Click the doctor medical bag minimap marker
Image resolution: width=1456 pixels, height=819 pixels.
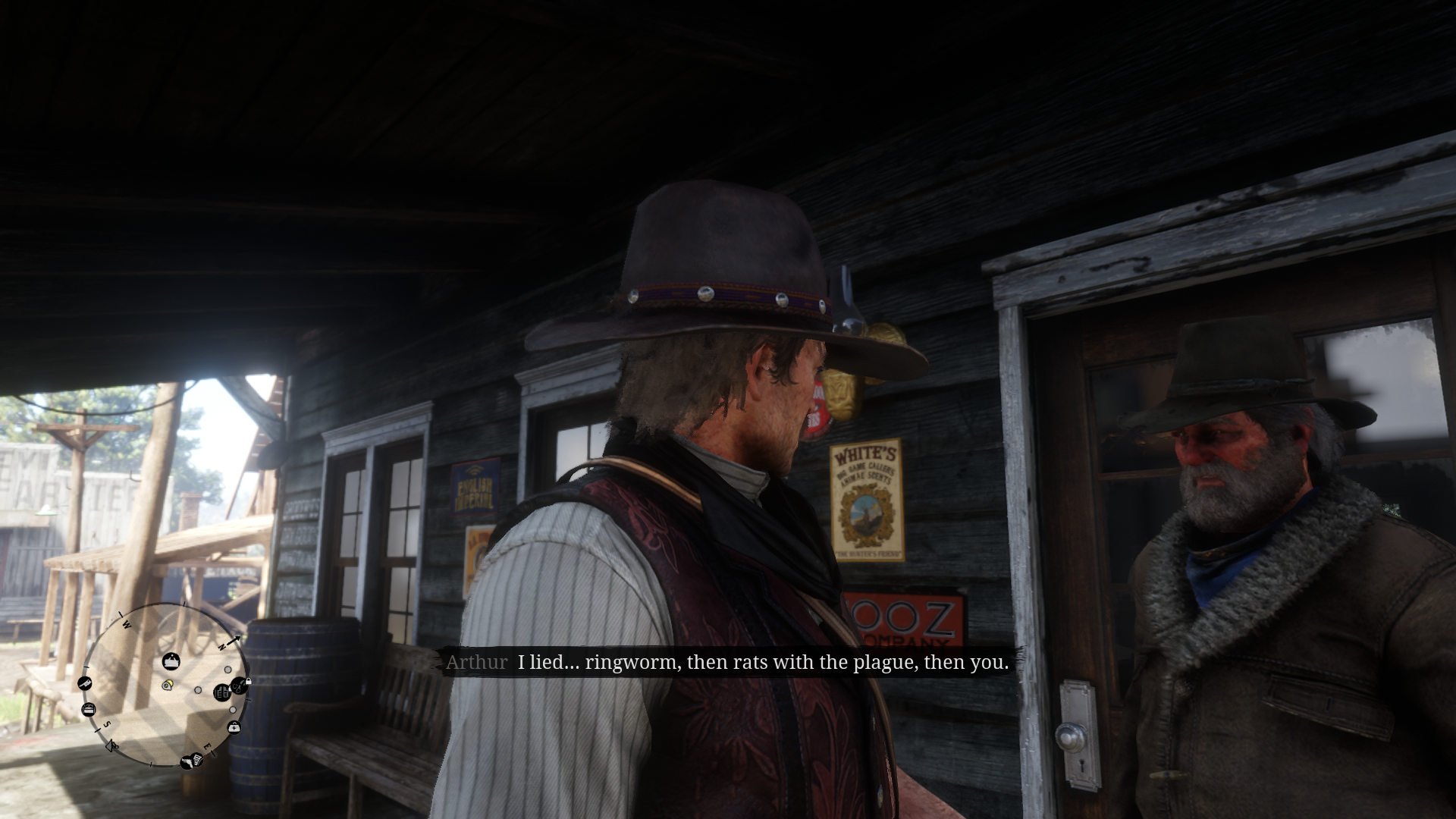234,727
